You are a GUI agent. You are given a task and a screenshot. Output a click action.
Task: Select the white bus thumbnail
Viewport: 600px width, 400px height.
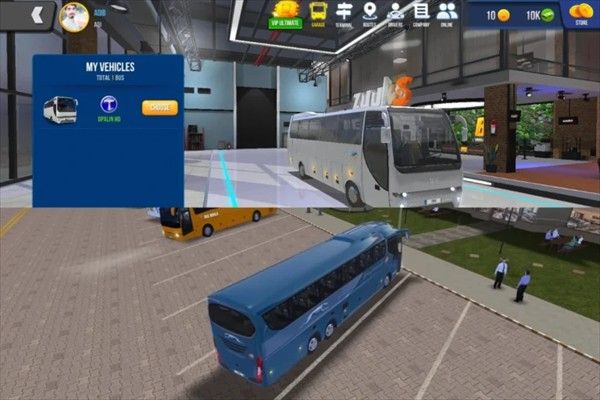60,109
